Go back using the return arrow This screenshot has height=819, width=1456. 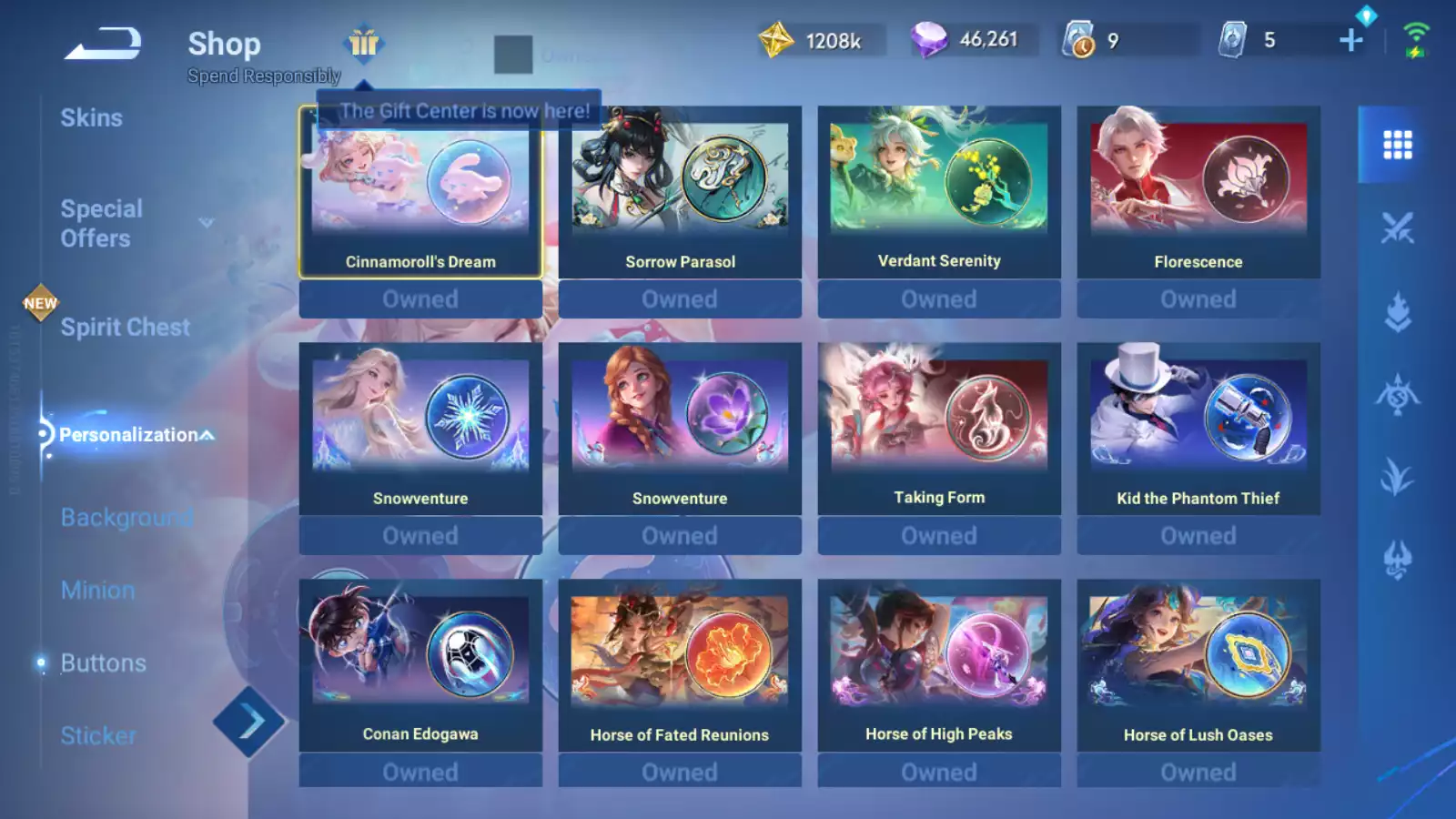[x=103, y=44]
